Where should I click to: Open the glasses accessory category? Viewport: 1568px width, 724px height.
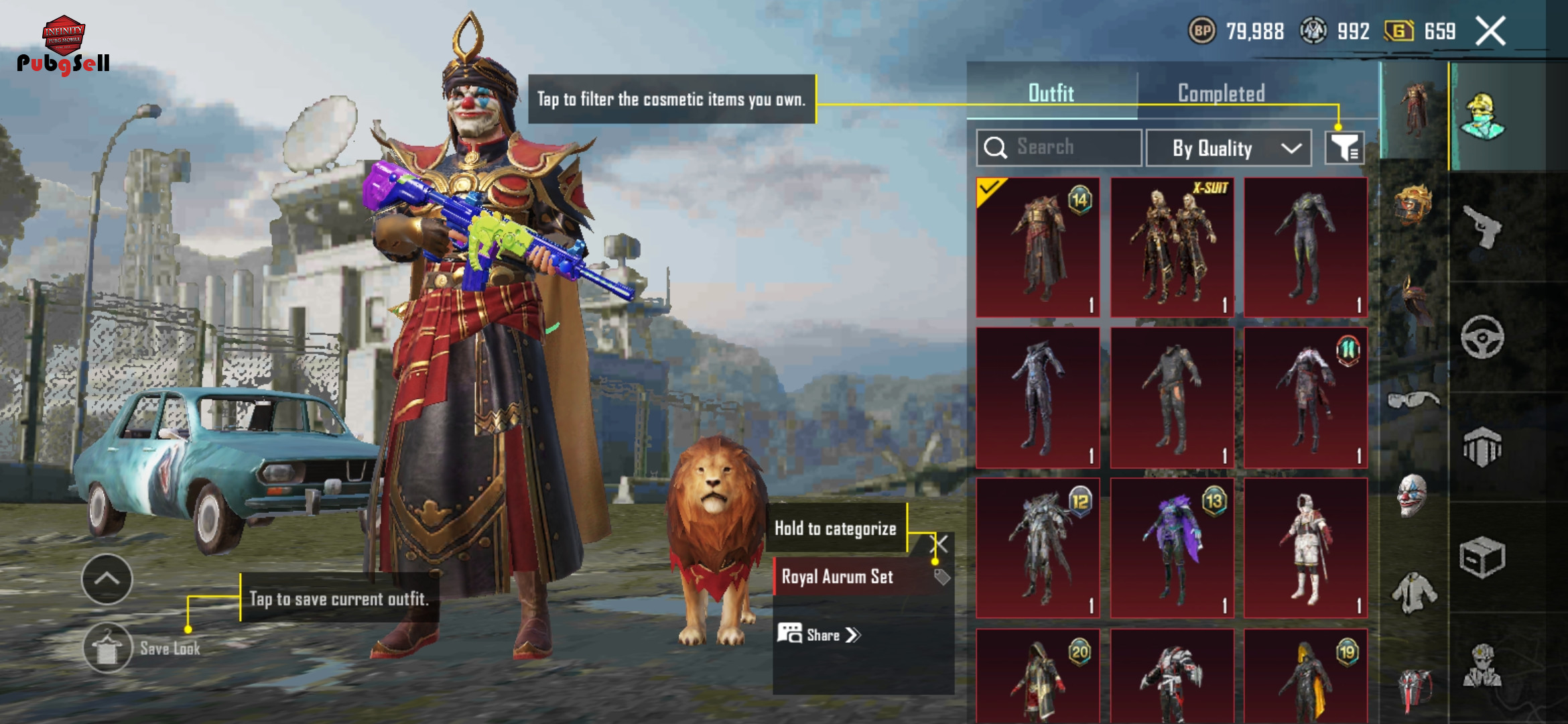[1413, 400]
